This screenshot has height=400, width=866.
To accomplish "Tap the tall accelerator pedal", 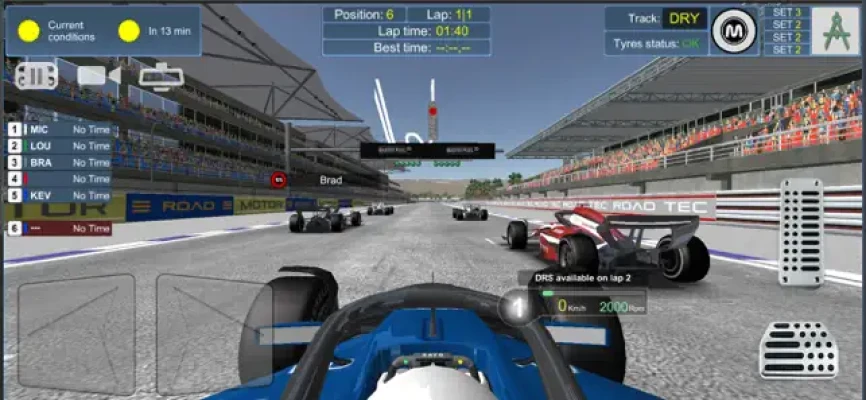I will (x=800, y=233).
